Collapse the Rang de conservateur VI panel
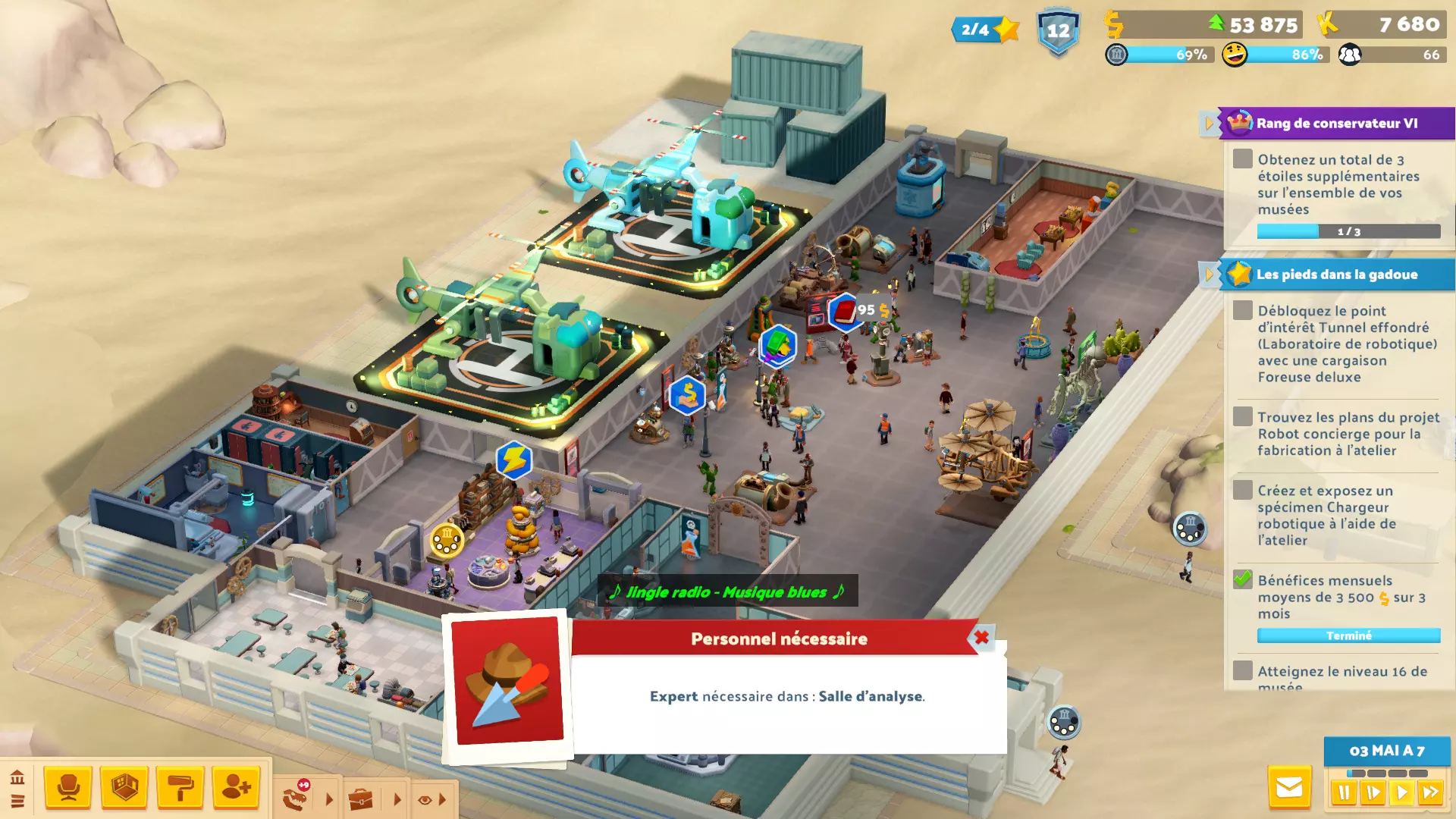 point(1209,123)
